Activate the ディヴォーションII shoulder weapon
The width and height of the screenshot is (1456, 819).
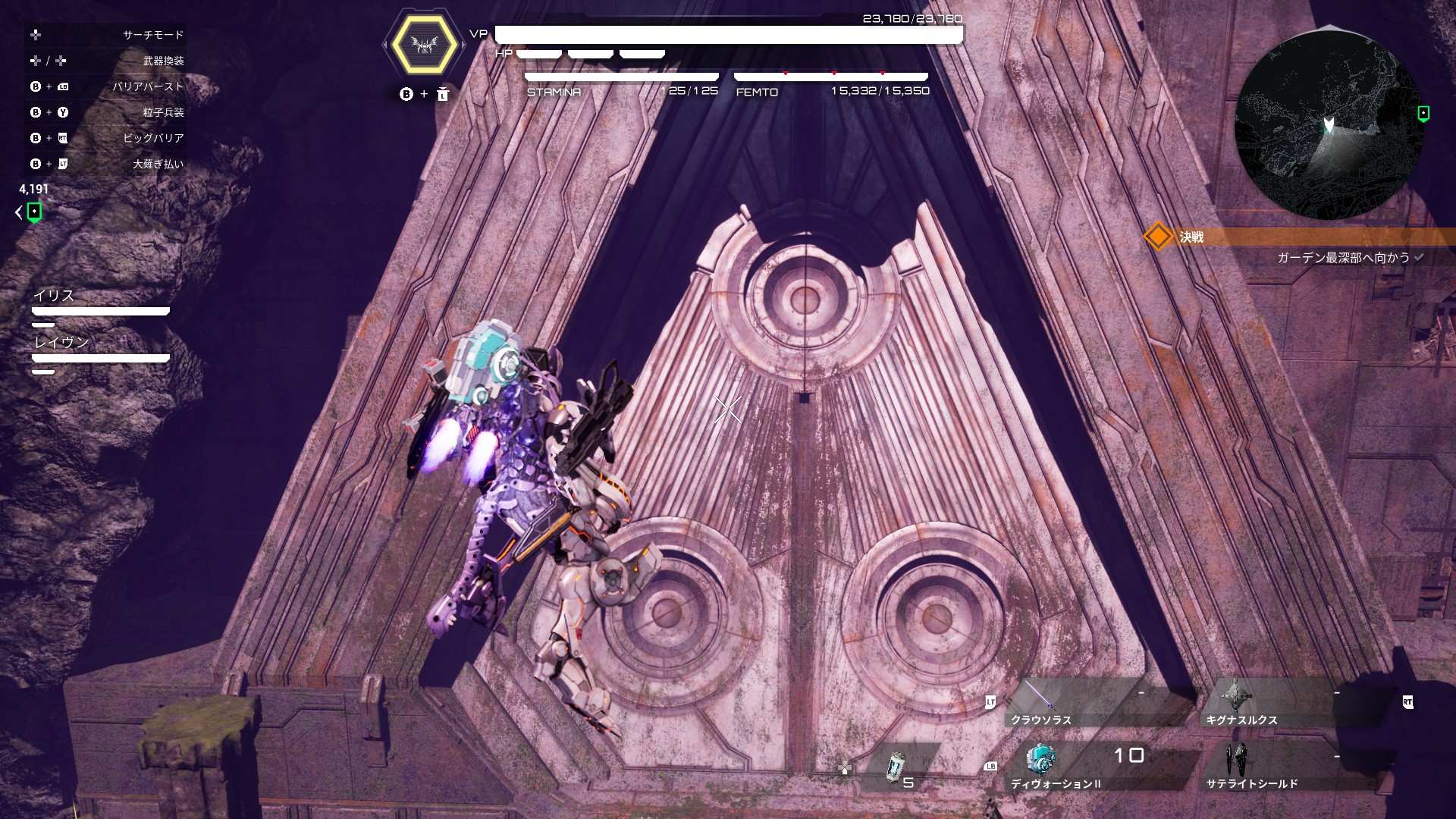click(1092, 767)
